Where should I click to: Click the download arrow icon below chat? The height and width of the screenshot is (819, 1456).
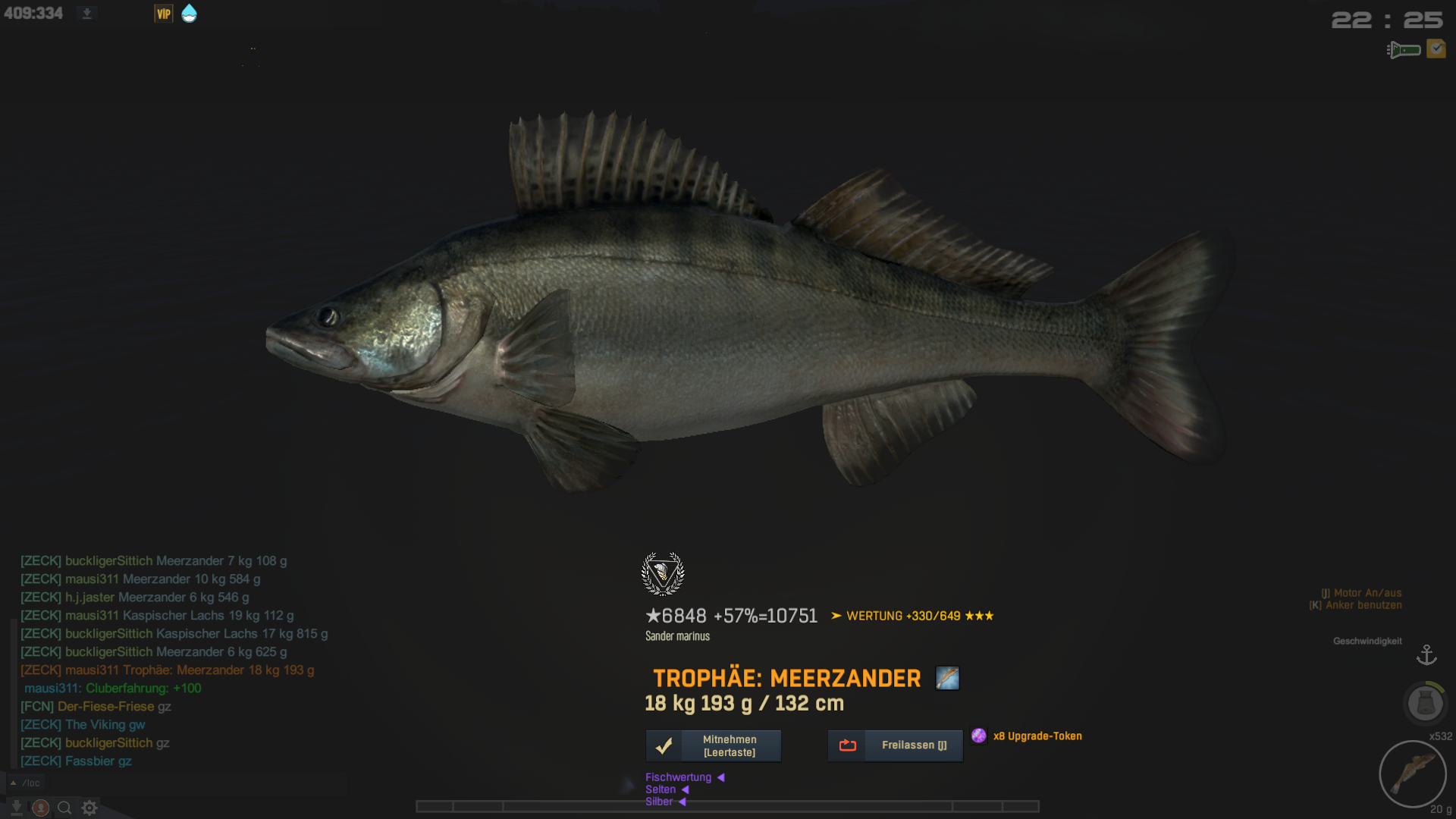17,808
